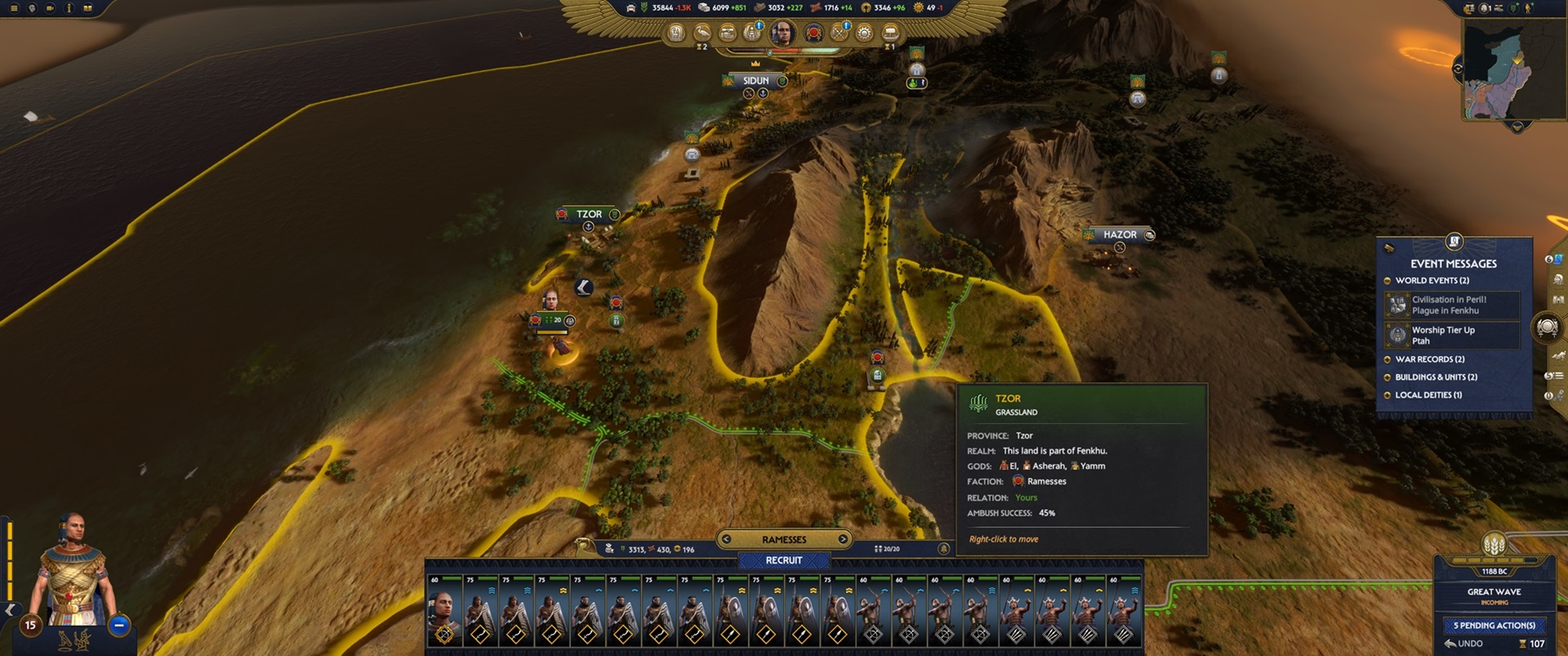This screenshot has width=1568, height=656.
Task: Click the UNDO button at bottom right
Action: click(1464, 643)
